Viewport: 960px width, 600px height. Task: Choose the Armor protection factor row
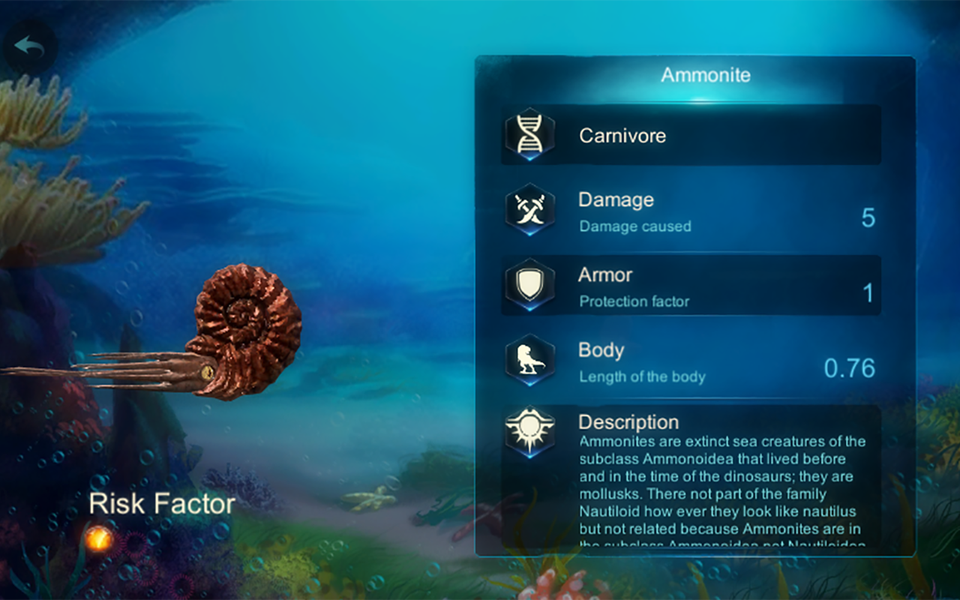[691, 286]
